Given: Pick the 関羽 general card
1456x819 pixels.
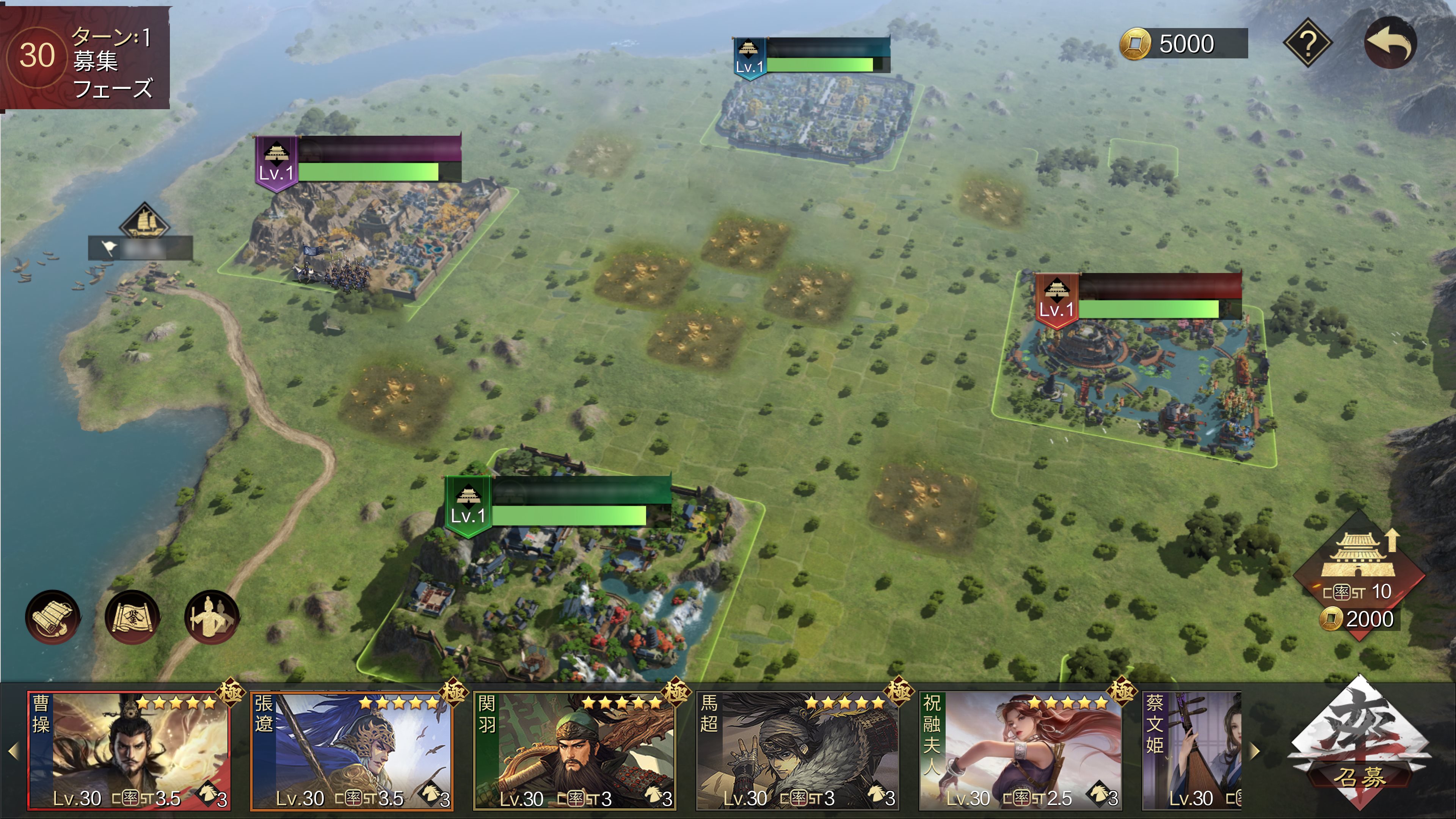Looking at the screenshot, I should tap(574, 750).
